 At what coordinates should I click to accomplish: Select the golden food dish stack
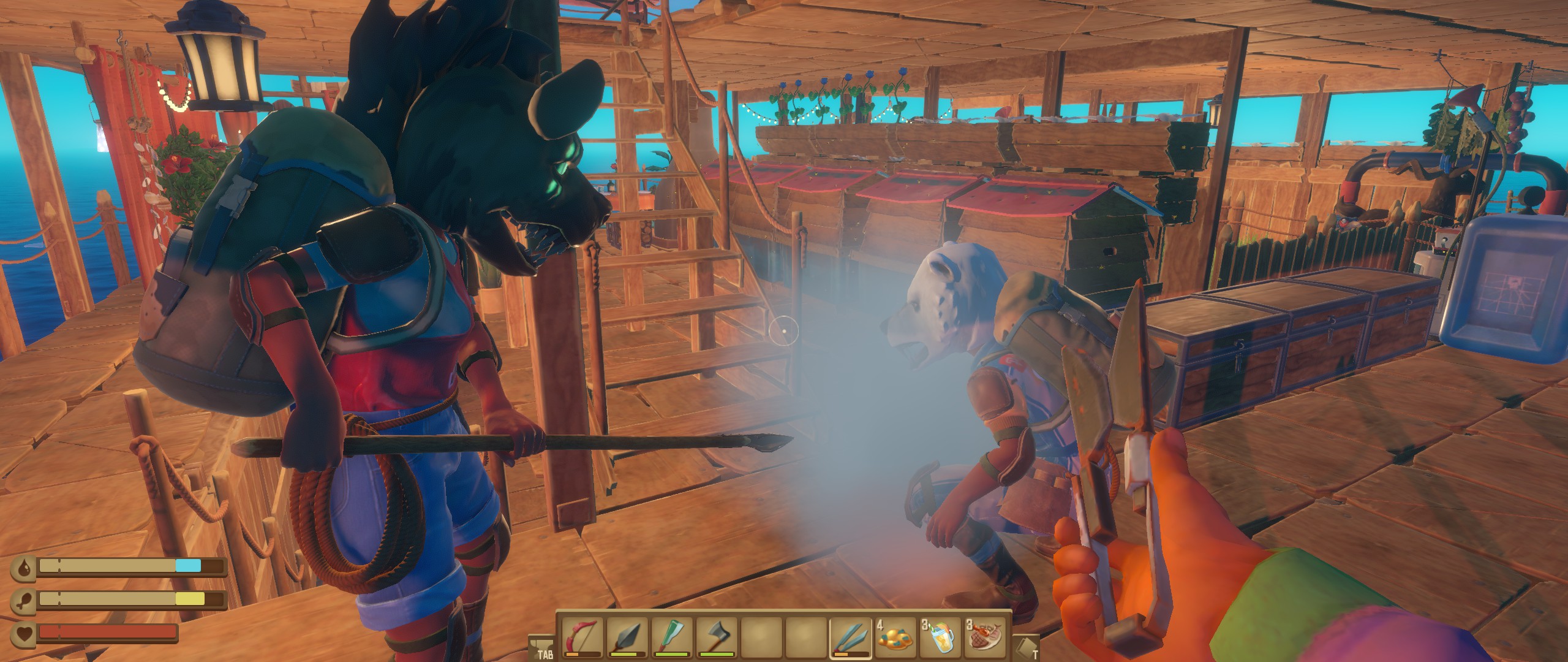click(x=894, y=638)
